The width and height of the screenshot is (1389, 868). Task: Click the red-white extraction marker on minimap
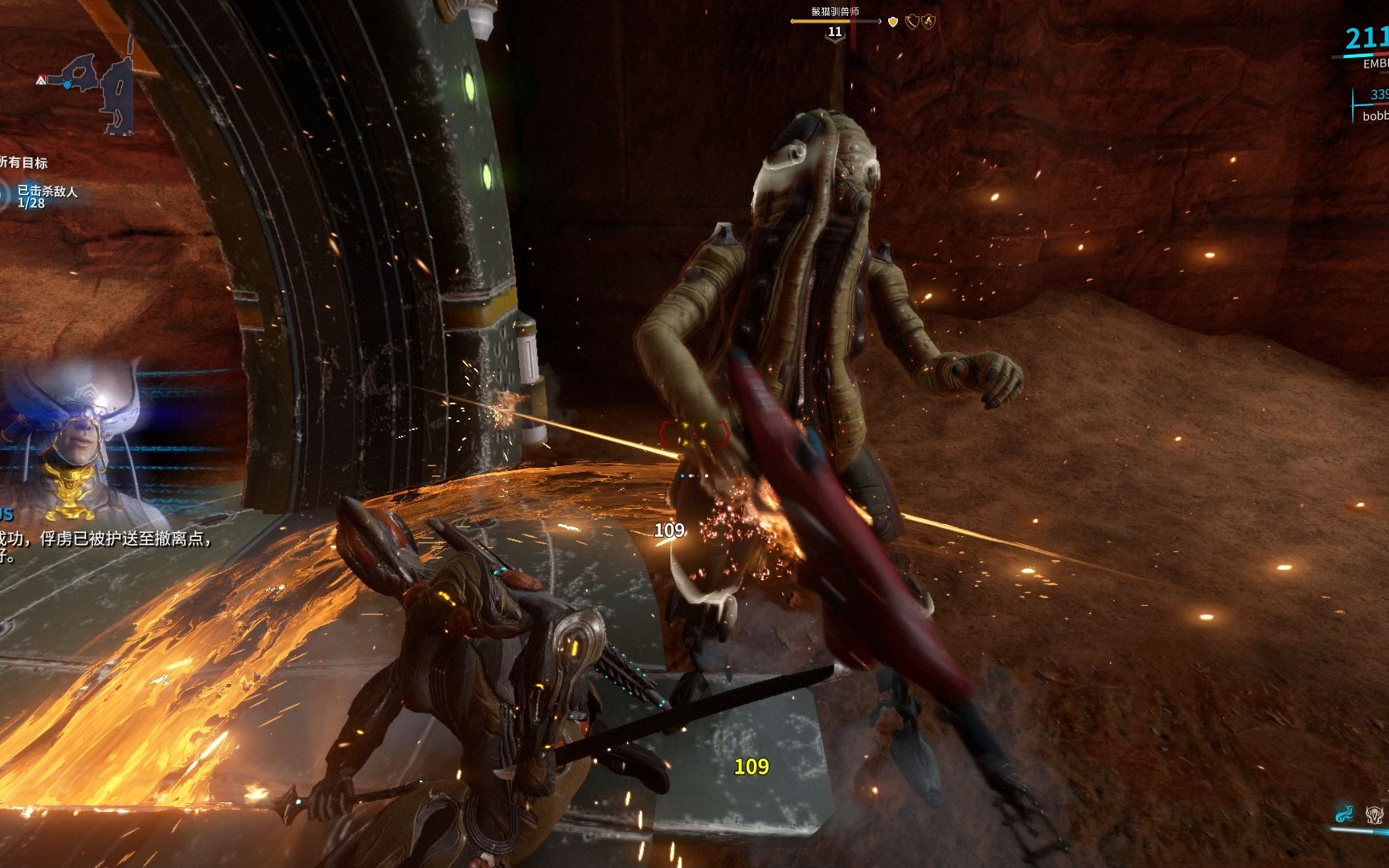pos(41,80)
